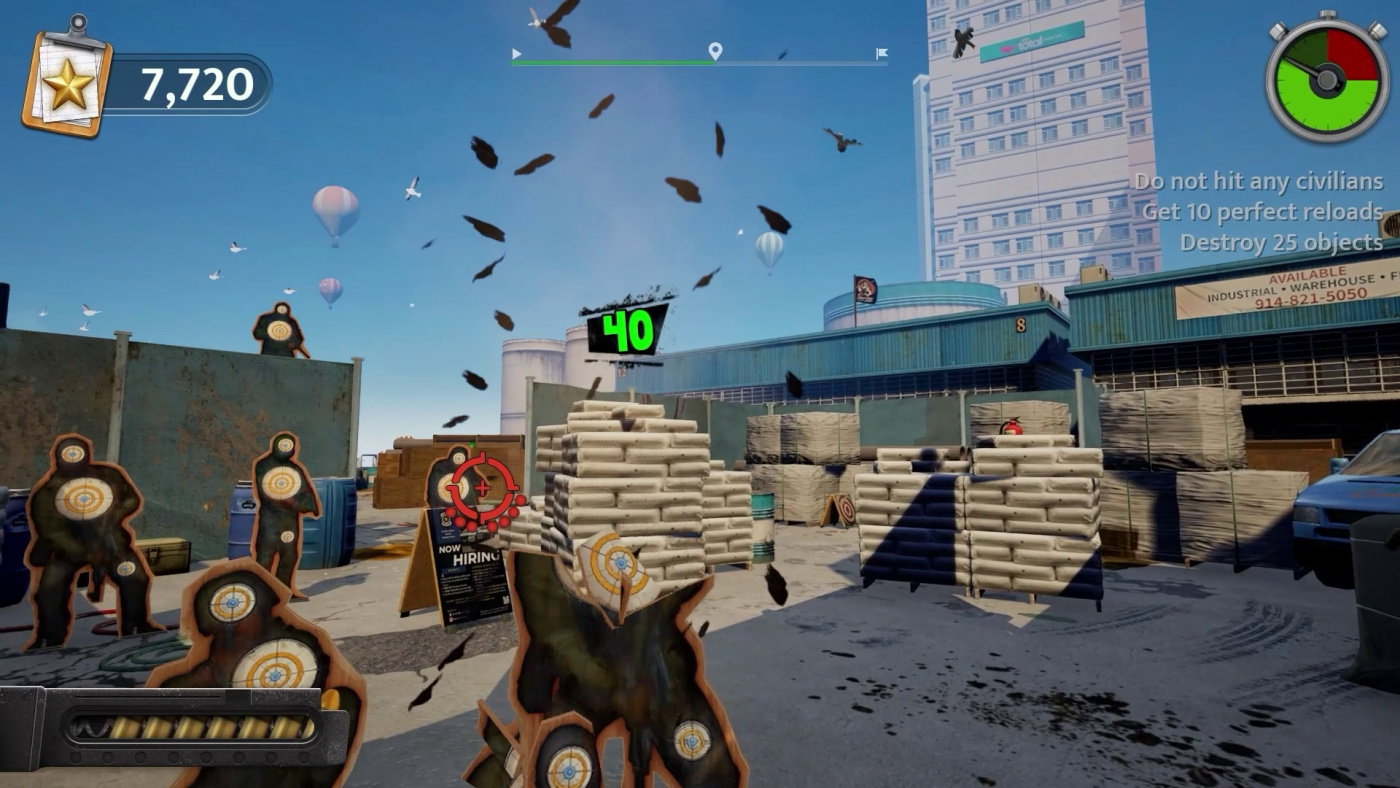Select the "Get 10 perfect reloads" objective
This screenshot has height=788, width=1400.
pos(1262,212)
